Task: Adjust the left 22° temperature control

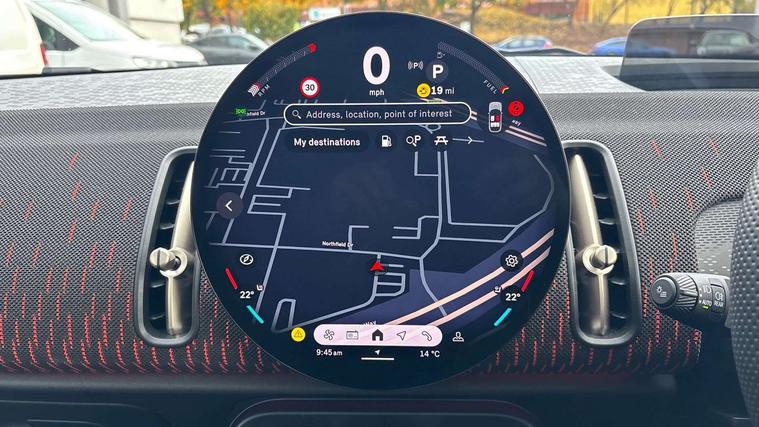Action: point(246,295)
